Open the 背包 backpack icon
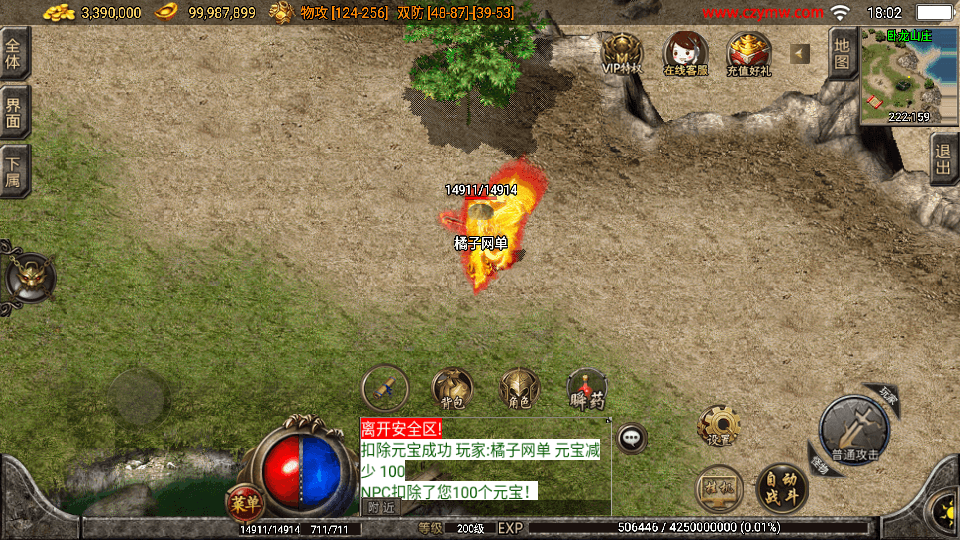Viewport: 960px width, 540px height. [x=452, y=388]
